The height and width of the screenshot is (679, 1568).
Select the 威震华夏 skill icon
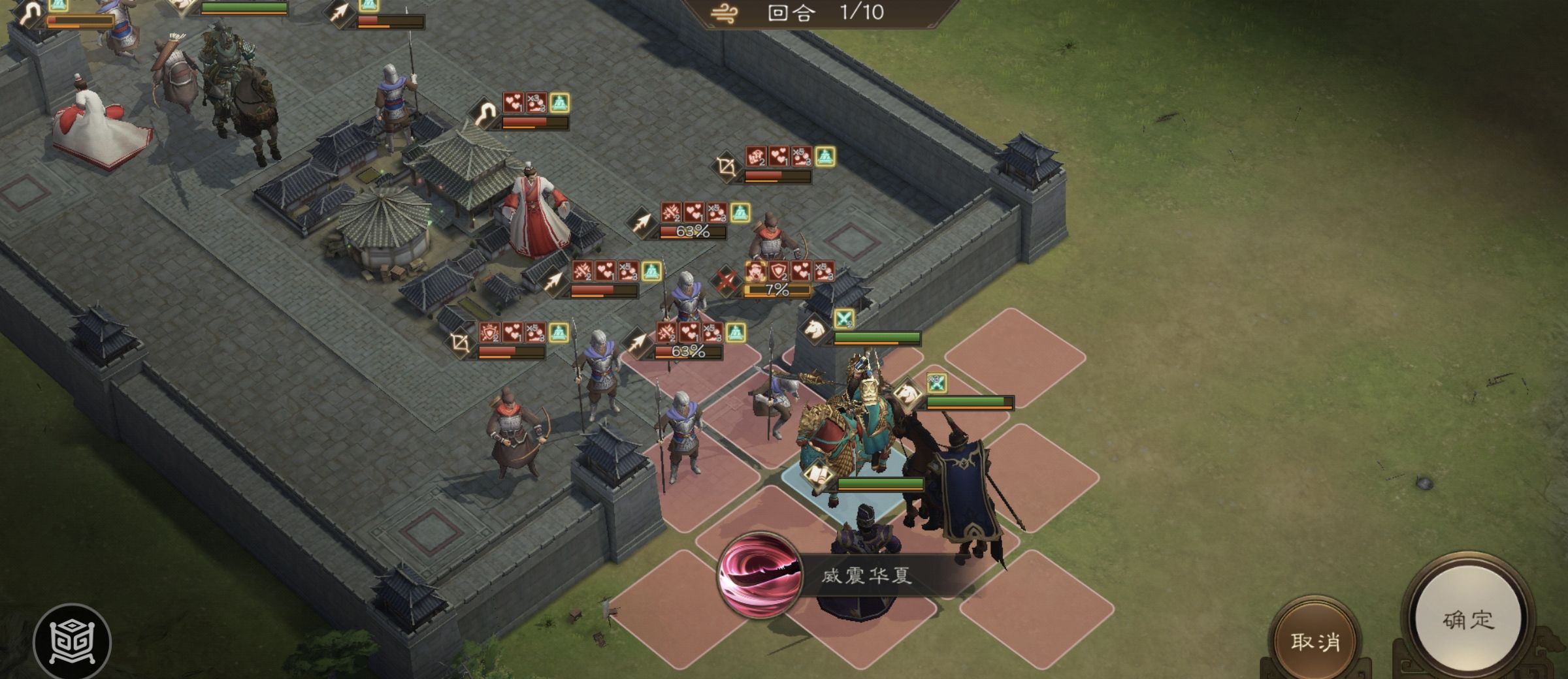click(x=759, y=576)
